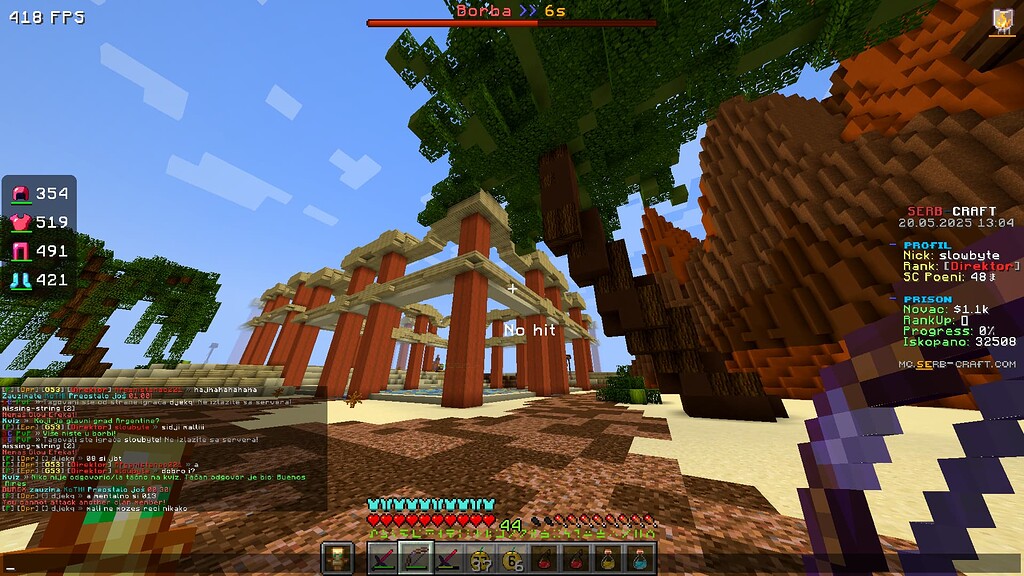
Task: Choose the yellow potion hotbar slot
Action: coord(608,558)
